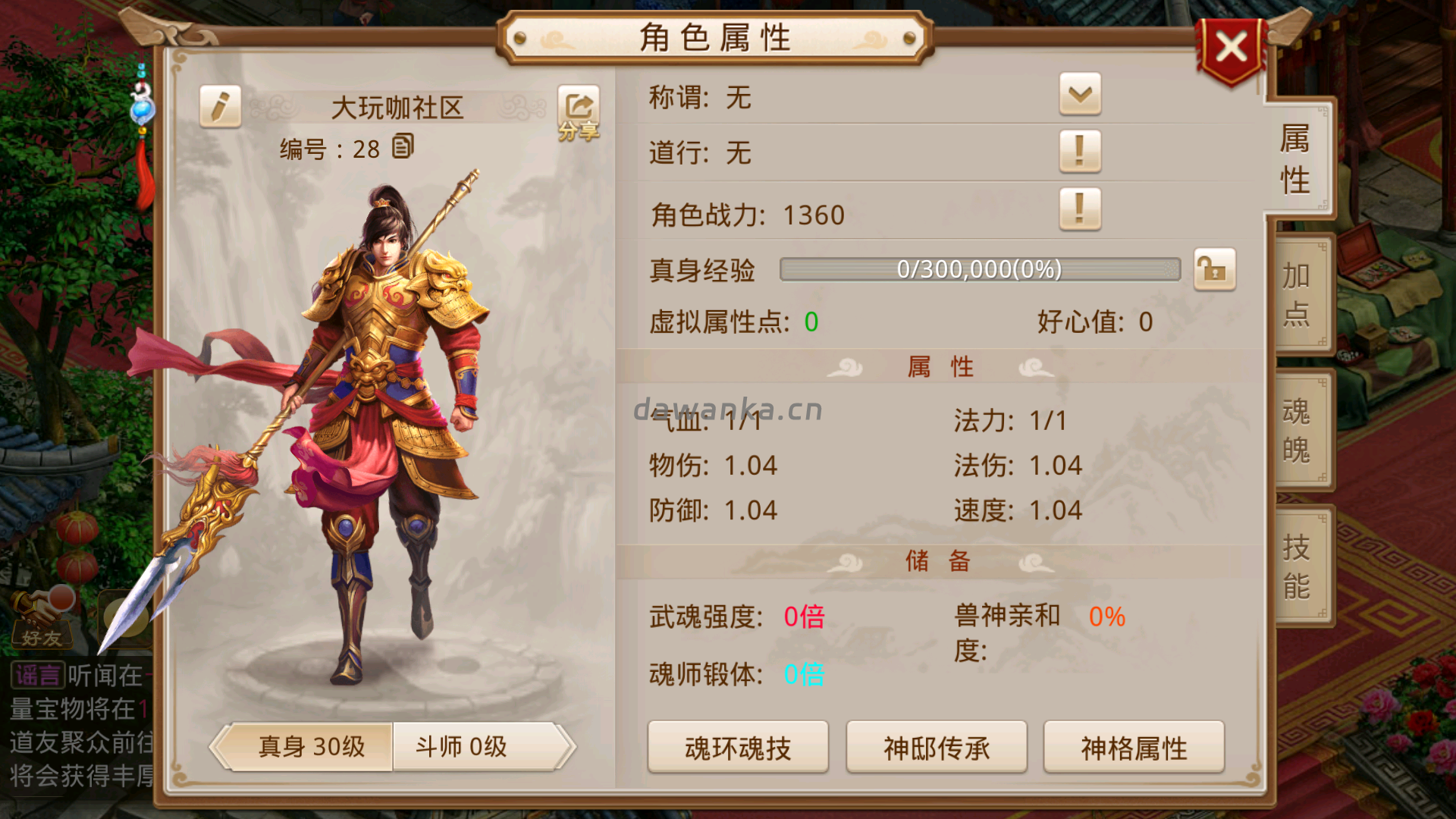
Task: Select the 真身 30级 tab
Action: click(311, 746)
